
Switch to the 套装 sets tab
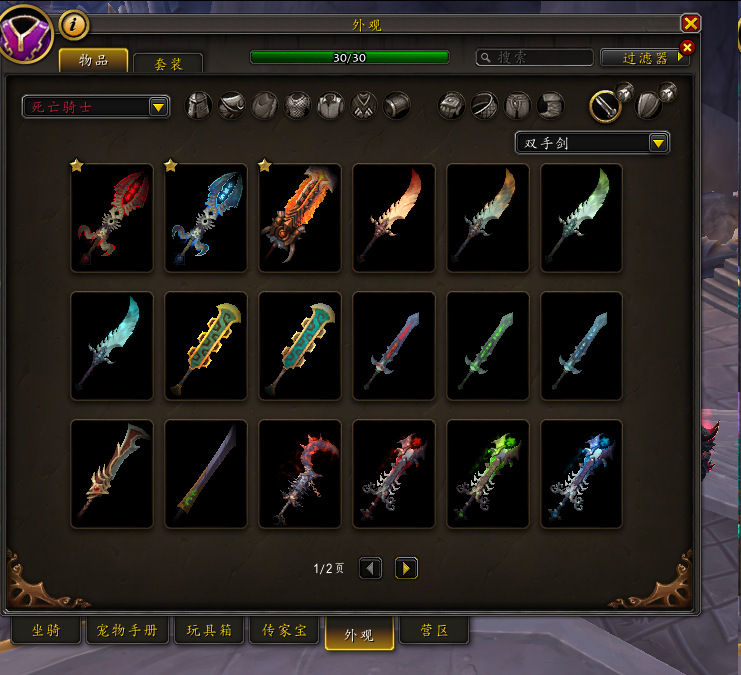pos(168,63)
